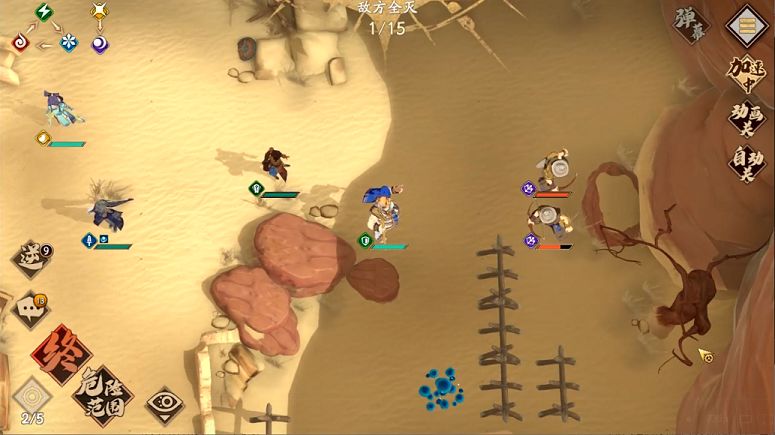Open the chat speech bubble
The height and width of the screenshot is (435, 775).
(29, 309)
